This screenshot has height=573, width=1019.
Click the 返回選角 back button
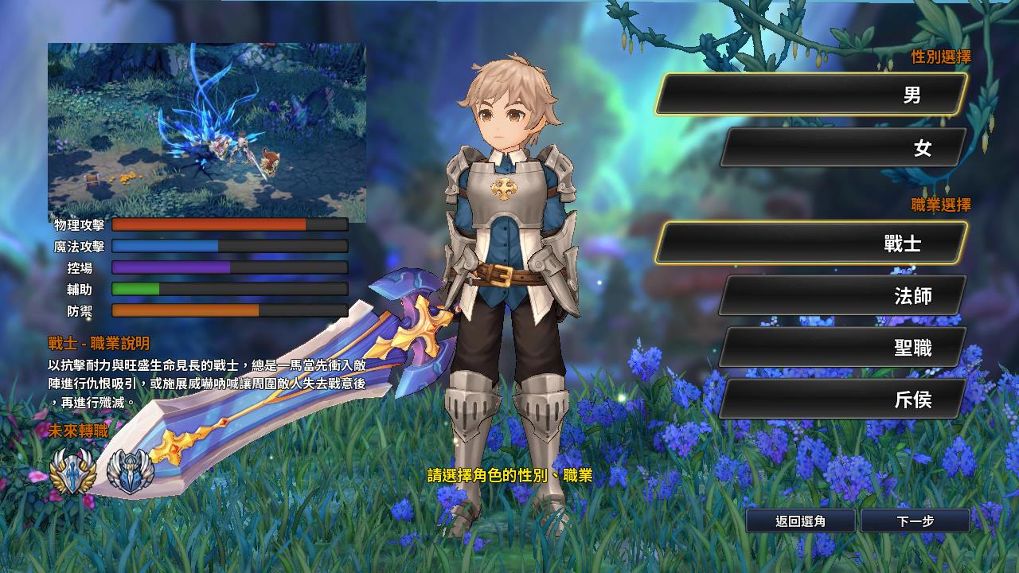click(800, 521)
